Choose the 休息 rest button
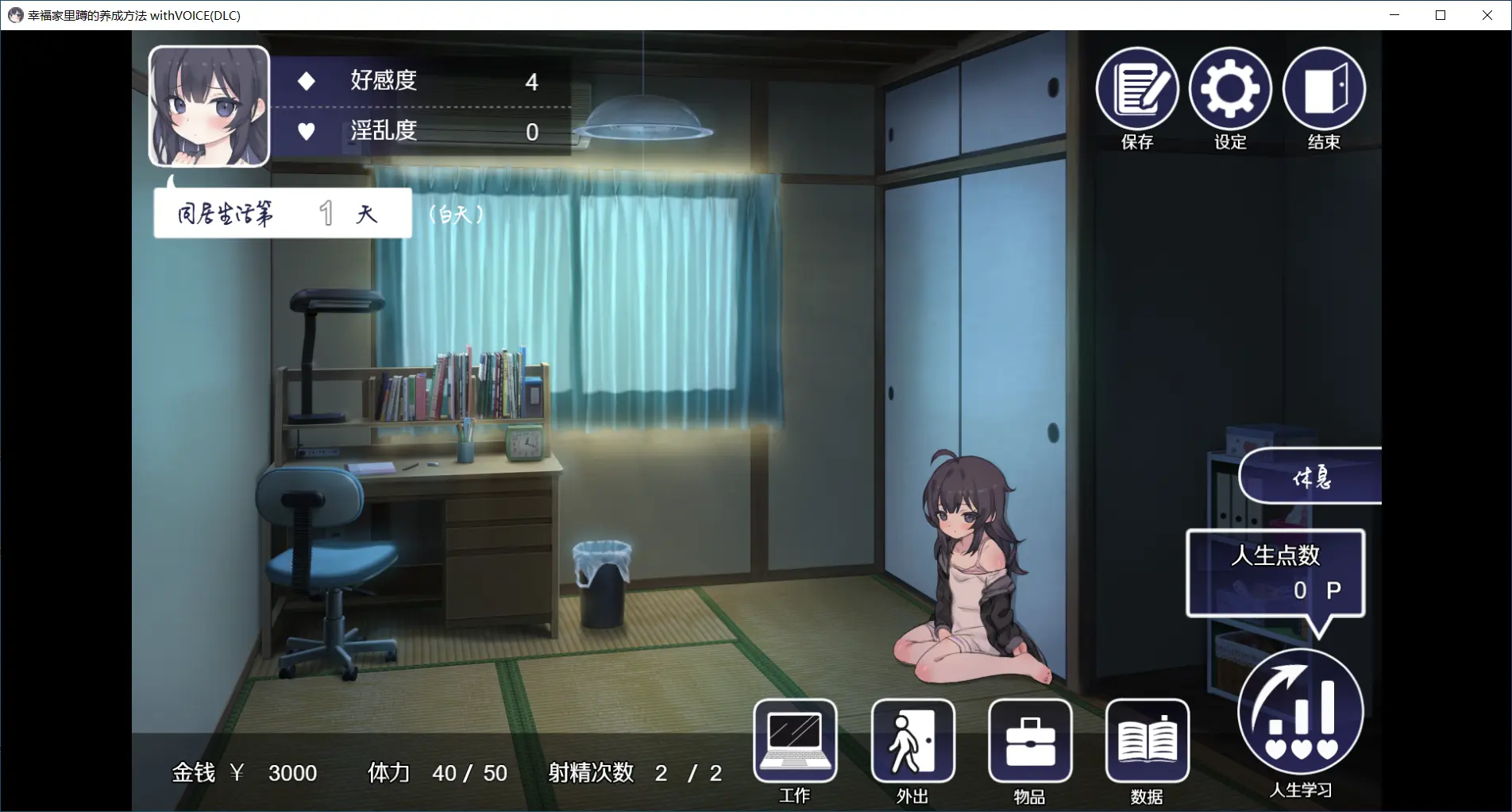 (x=1311, y=477)
